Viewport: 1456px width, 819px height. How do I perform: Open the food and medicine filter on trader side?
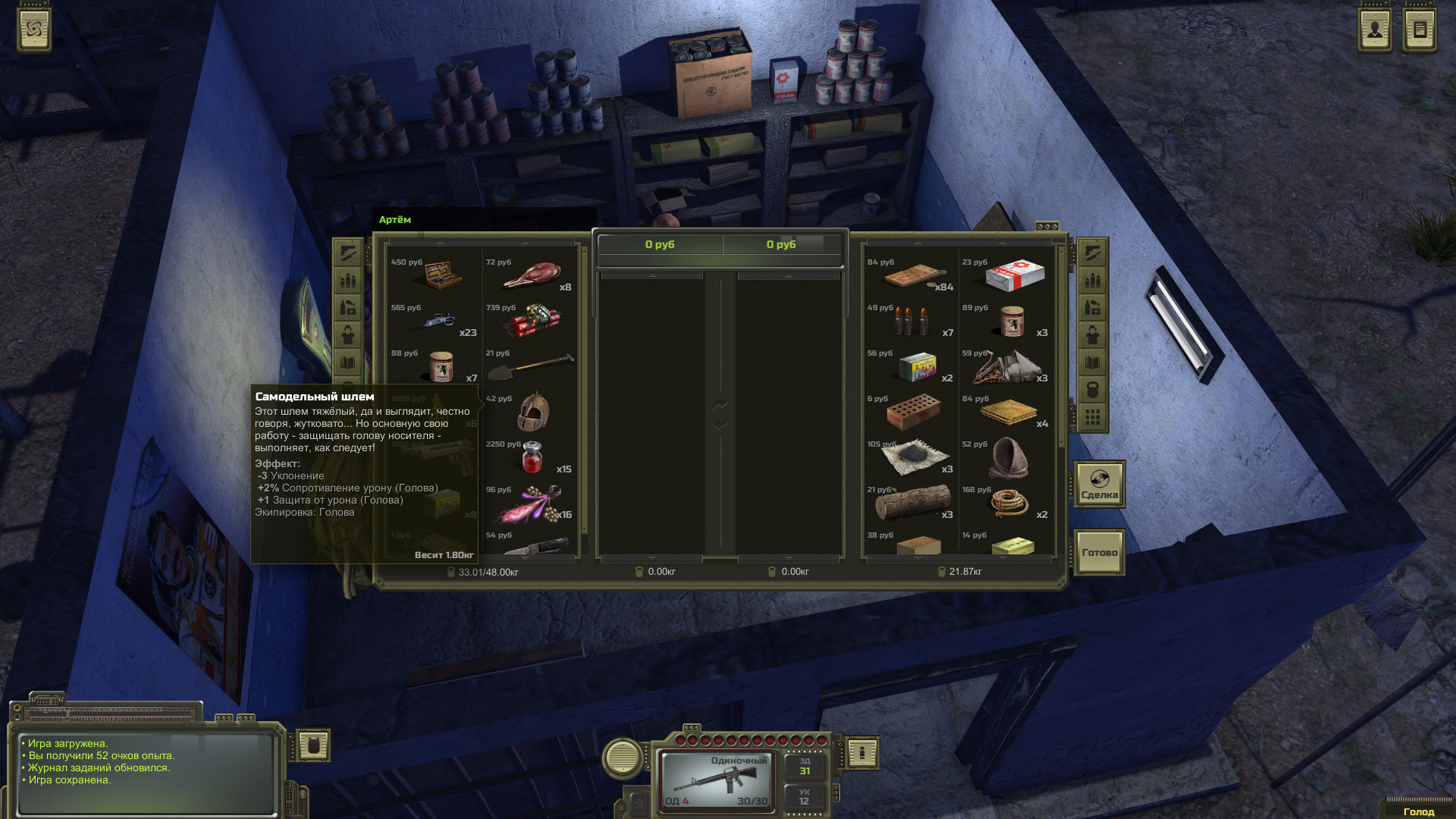point(1092,308)
